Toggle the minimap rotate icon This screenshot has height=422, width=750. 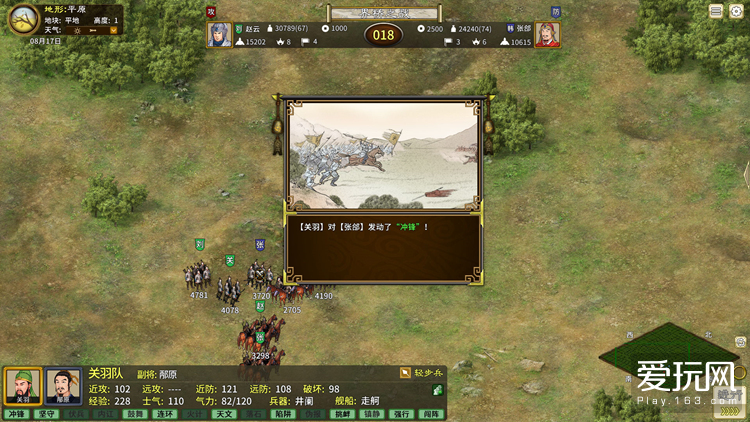click(740, 342)
